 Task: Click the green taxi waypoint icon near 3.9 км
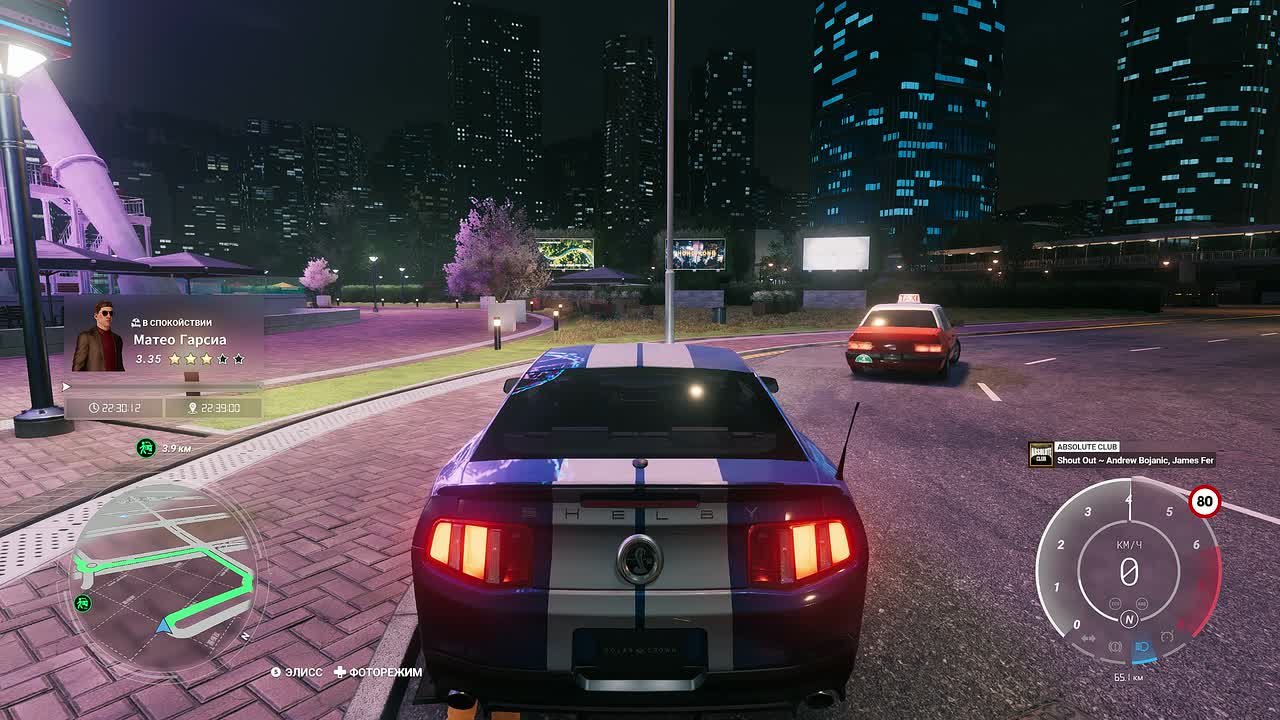pyautogui.click(x=145, y=448)
